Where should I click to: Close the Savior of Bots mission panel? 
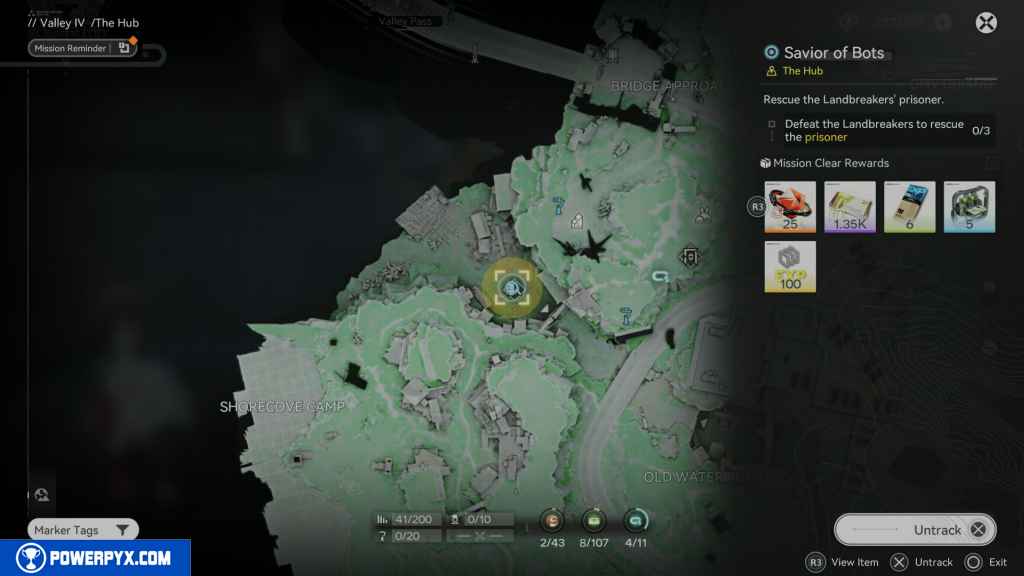coord(986,23)
